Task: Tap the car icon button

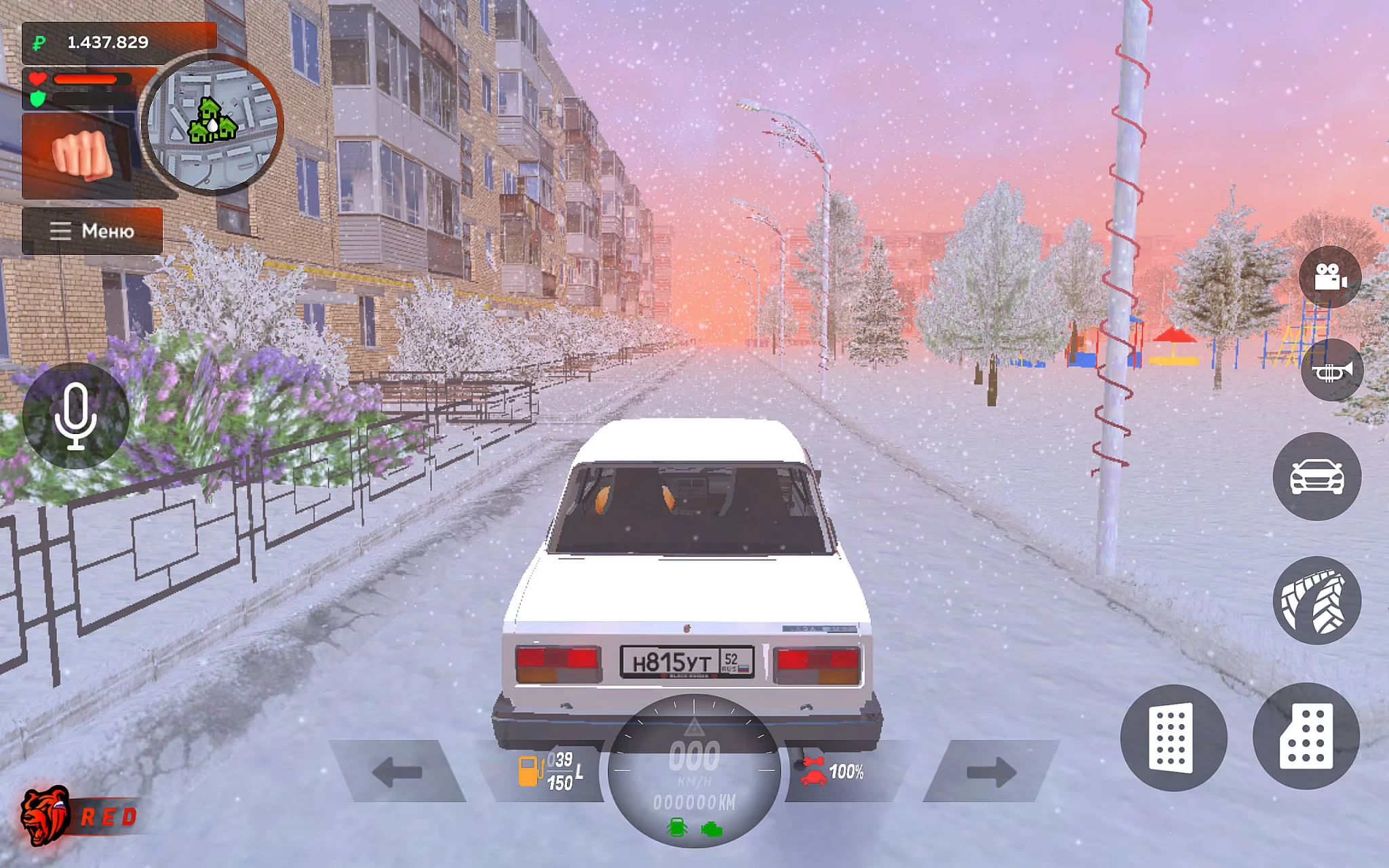Action: tap(1316, 477)
